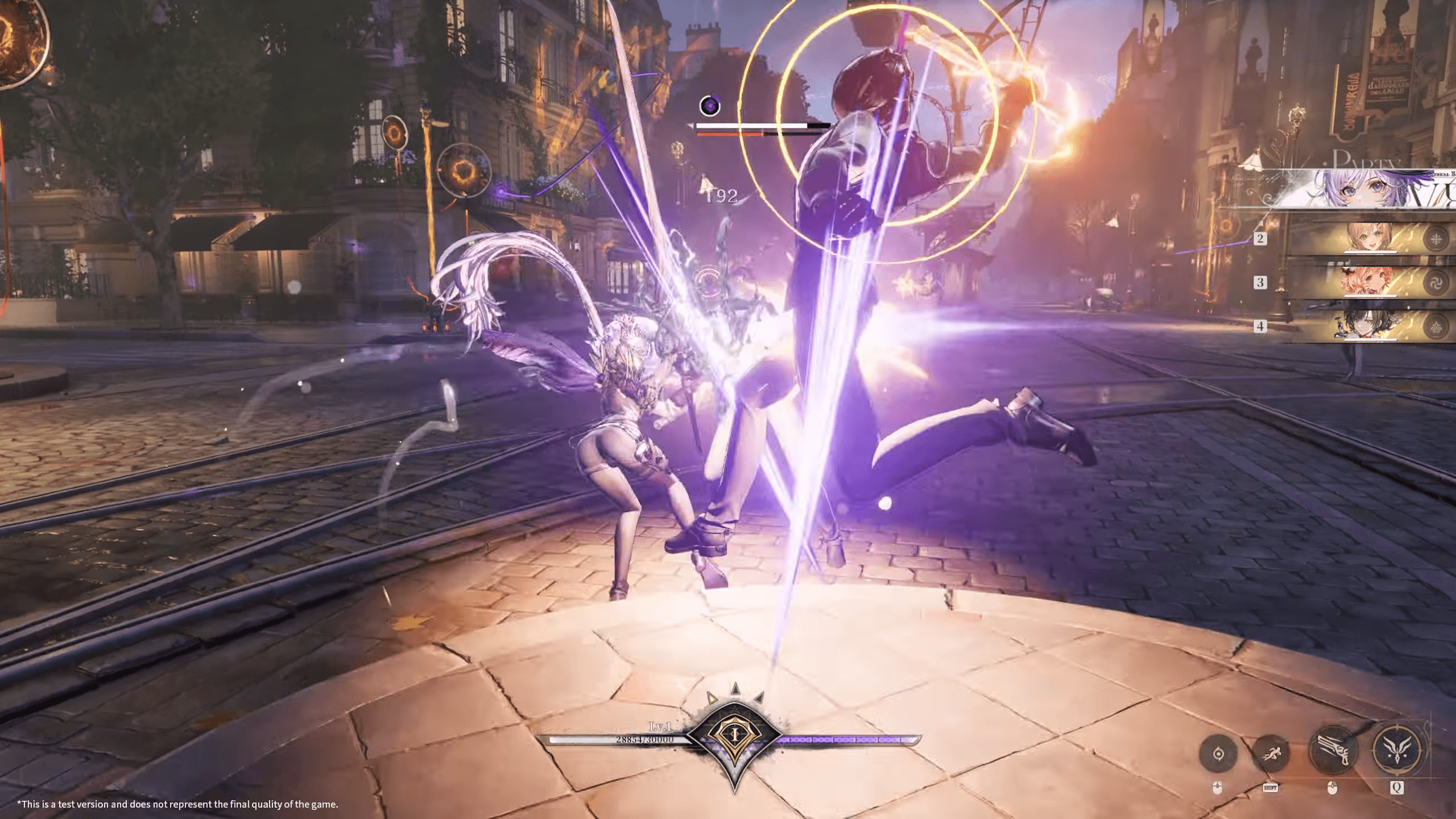
Task: Click the blossom element icon on party member 4
Action: click(x=1436, y=325)
